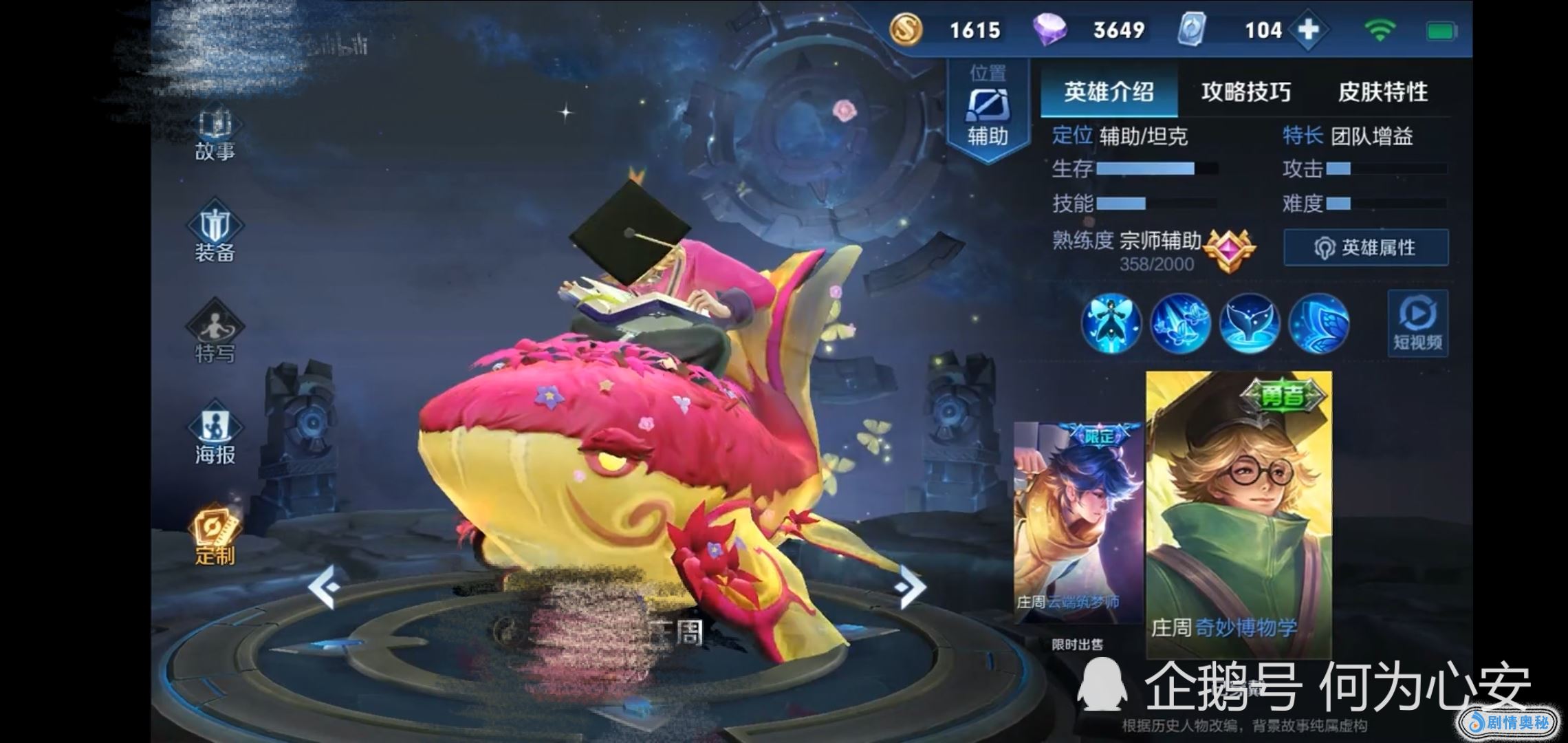Open the 故事 story section
Screen dimensions: 1568x743
(x=215, y=135)
